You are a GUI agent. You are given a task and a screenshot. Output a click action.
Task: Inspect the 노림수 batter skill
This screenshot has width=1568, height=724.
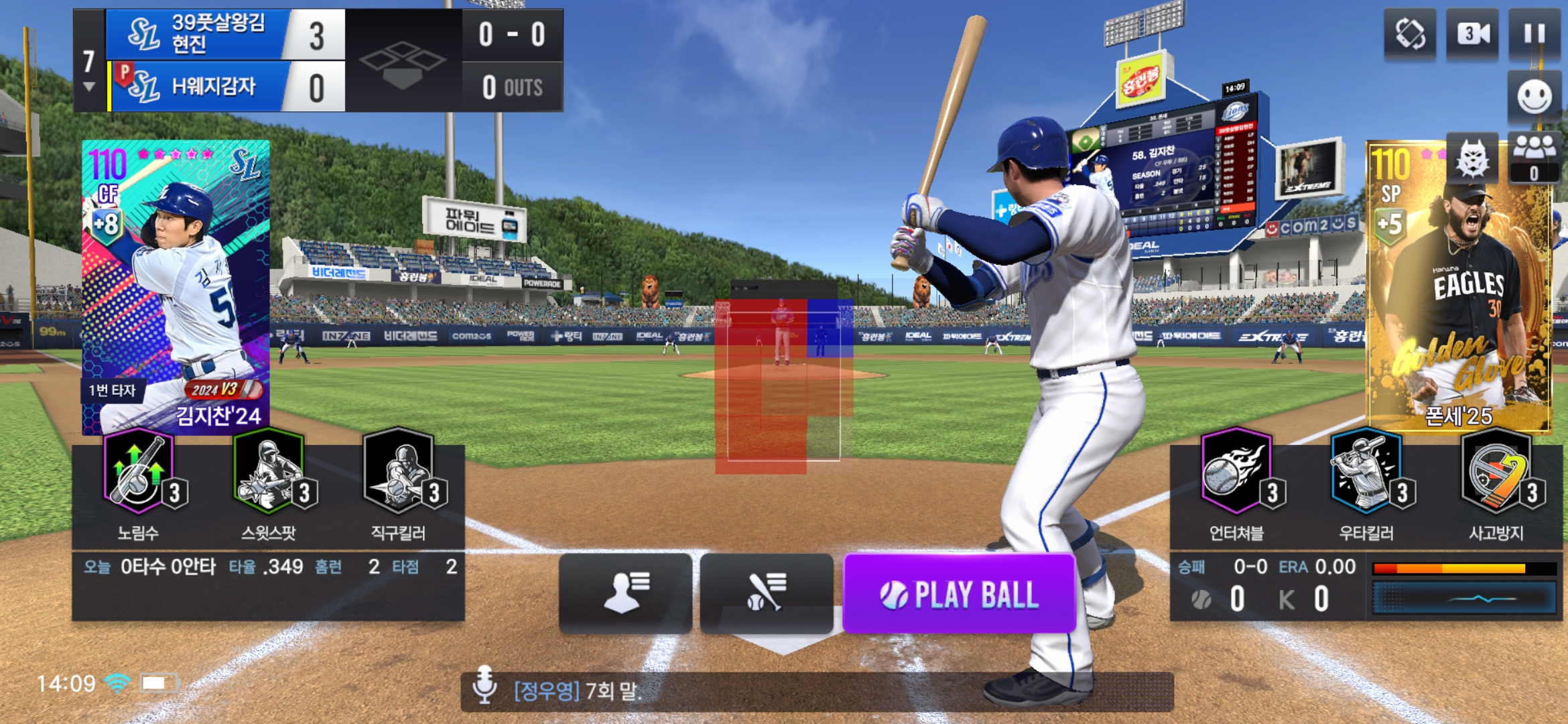point(139,476)
